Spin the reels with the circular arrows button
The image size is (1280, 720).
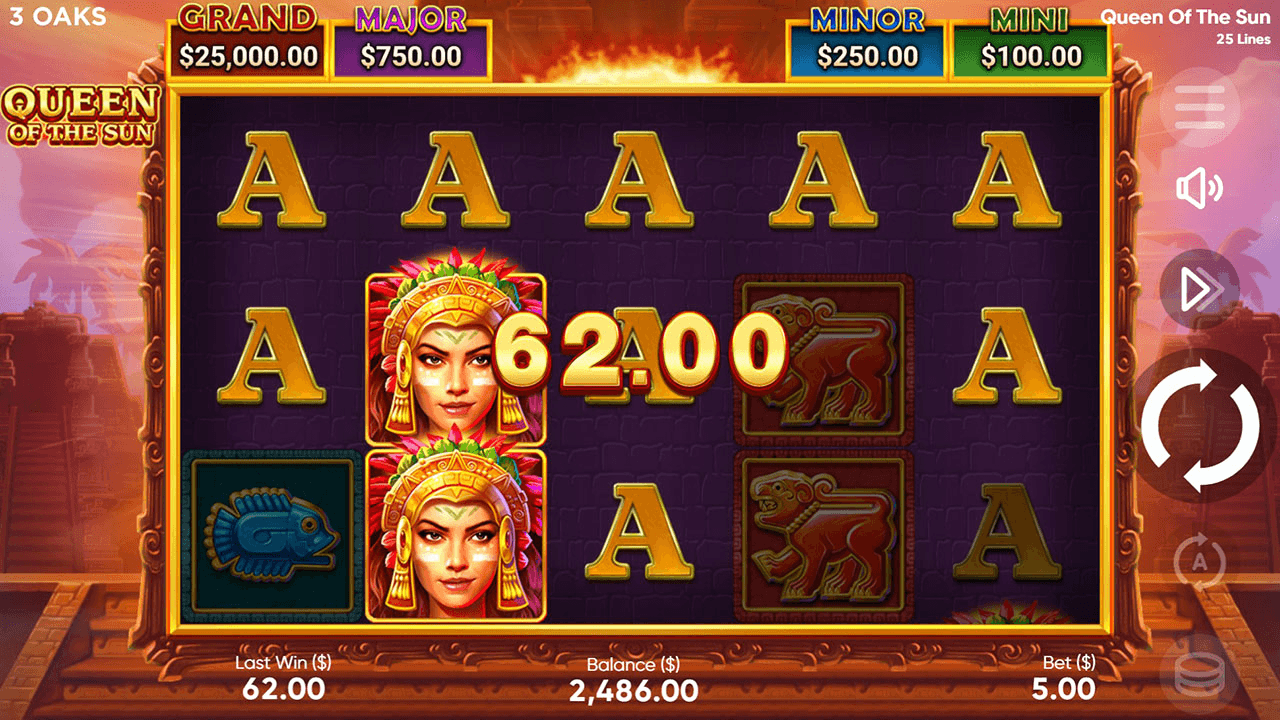click(x=1199, y=426)
